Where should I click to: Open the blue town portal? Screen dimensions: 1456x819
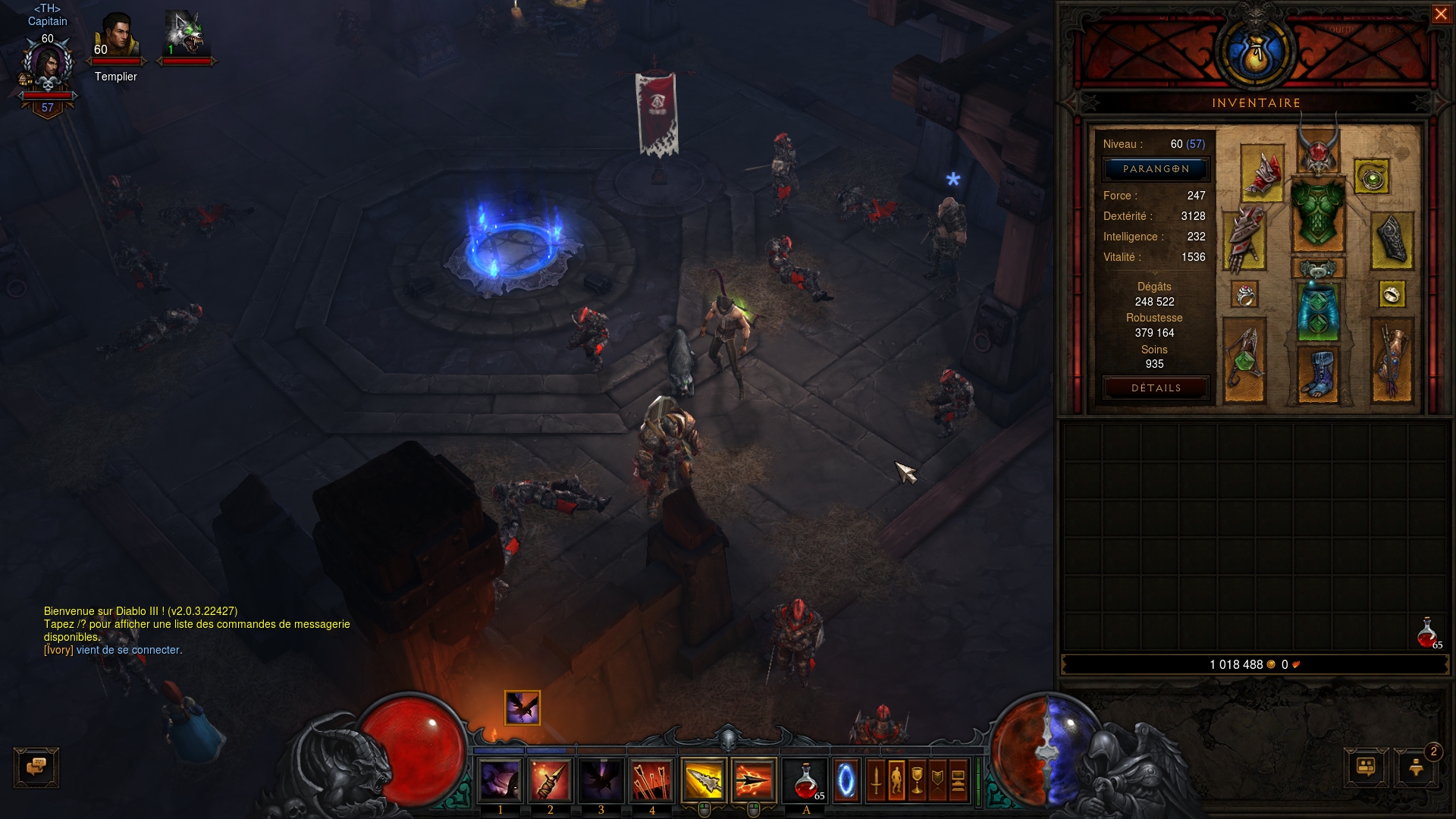(x=846, y=781)
